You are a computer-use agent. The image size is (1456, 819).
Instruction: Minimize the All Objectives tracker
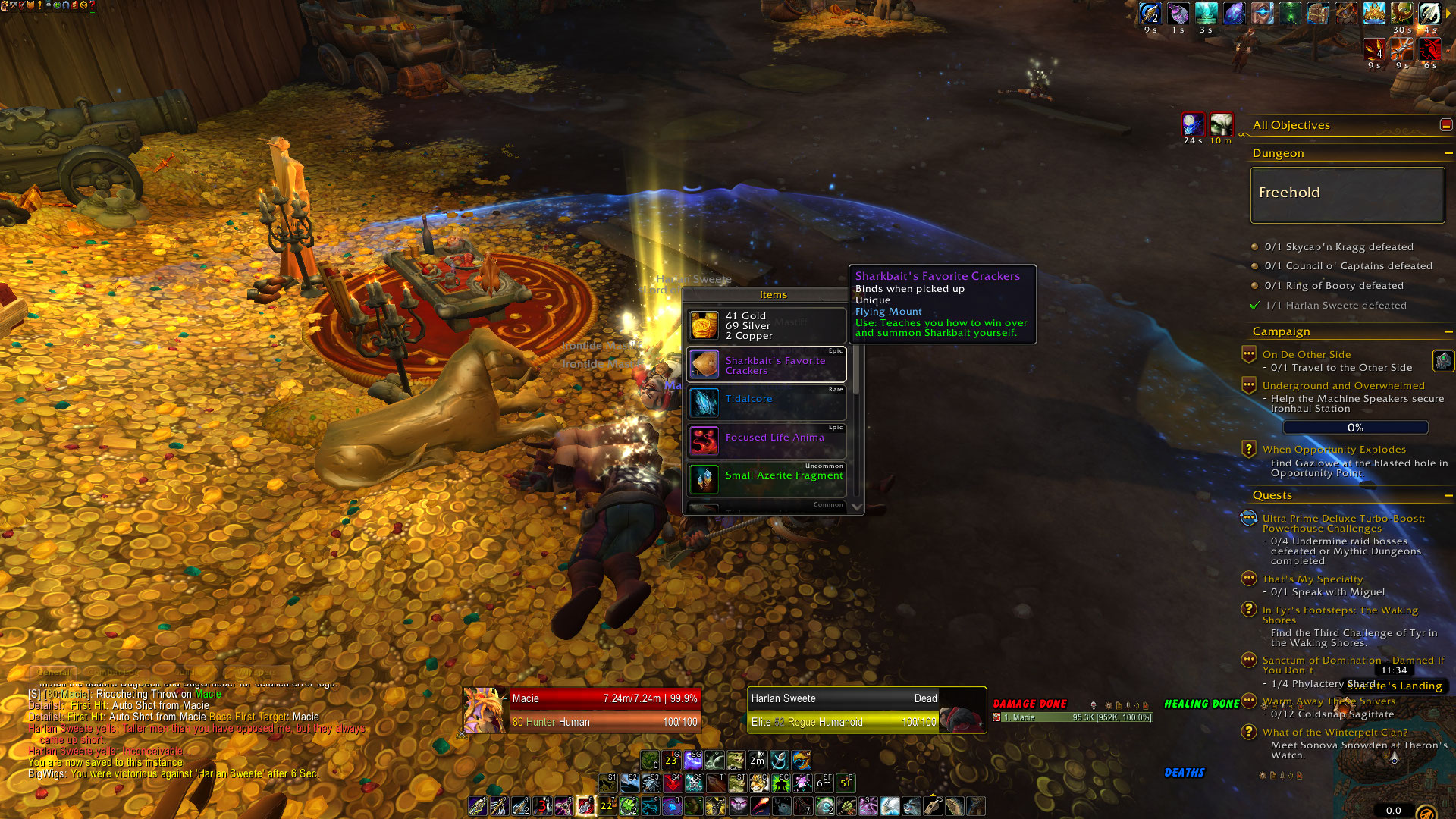point(1446,125)
